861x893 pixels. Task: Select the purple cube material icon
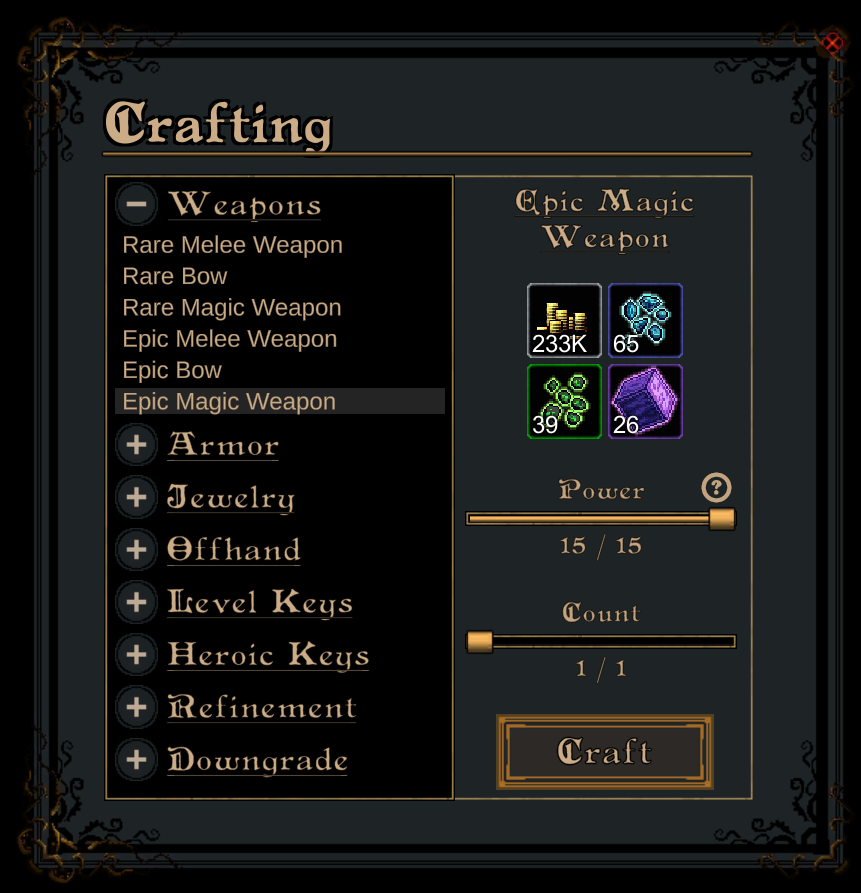point(645,401)
